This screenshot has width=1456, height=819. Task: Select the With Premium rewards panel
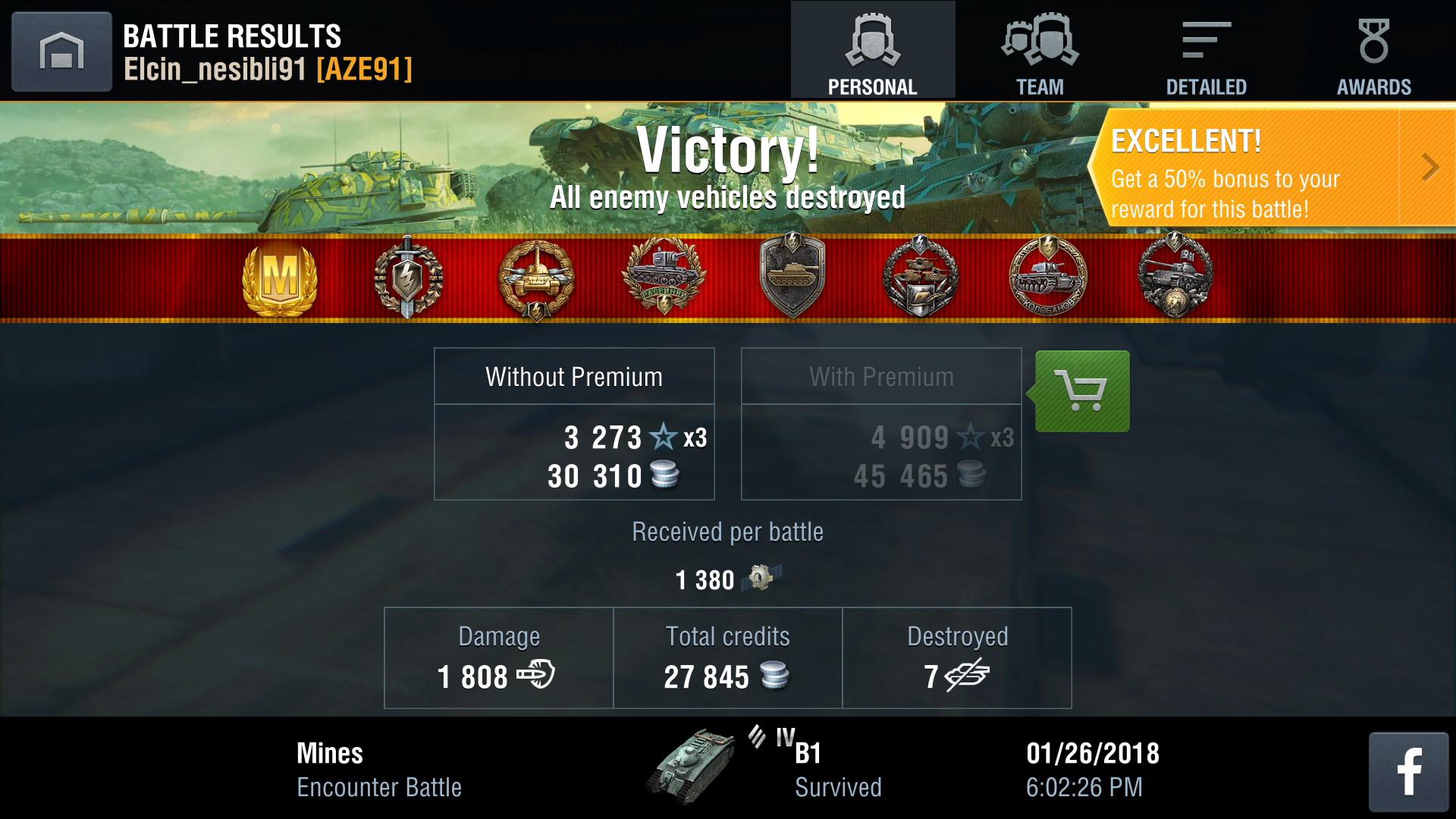click(x=881, y=424)
